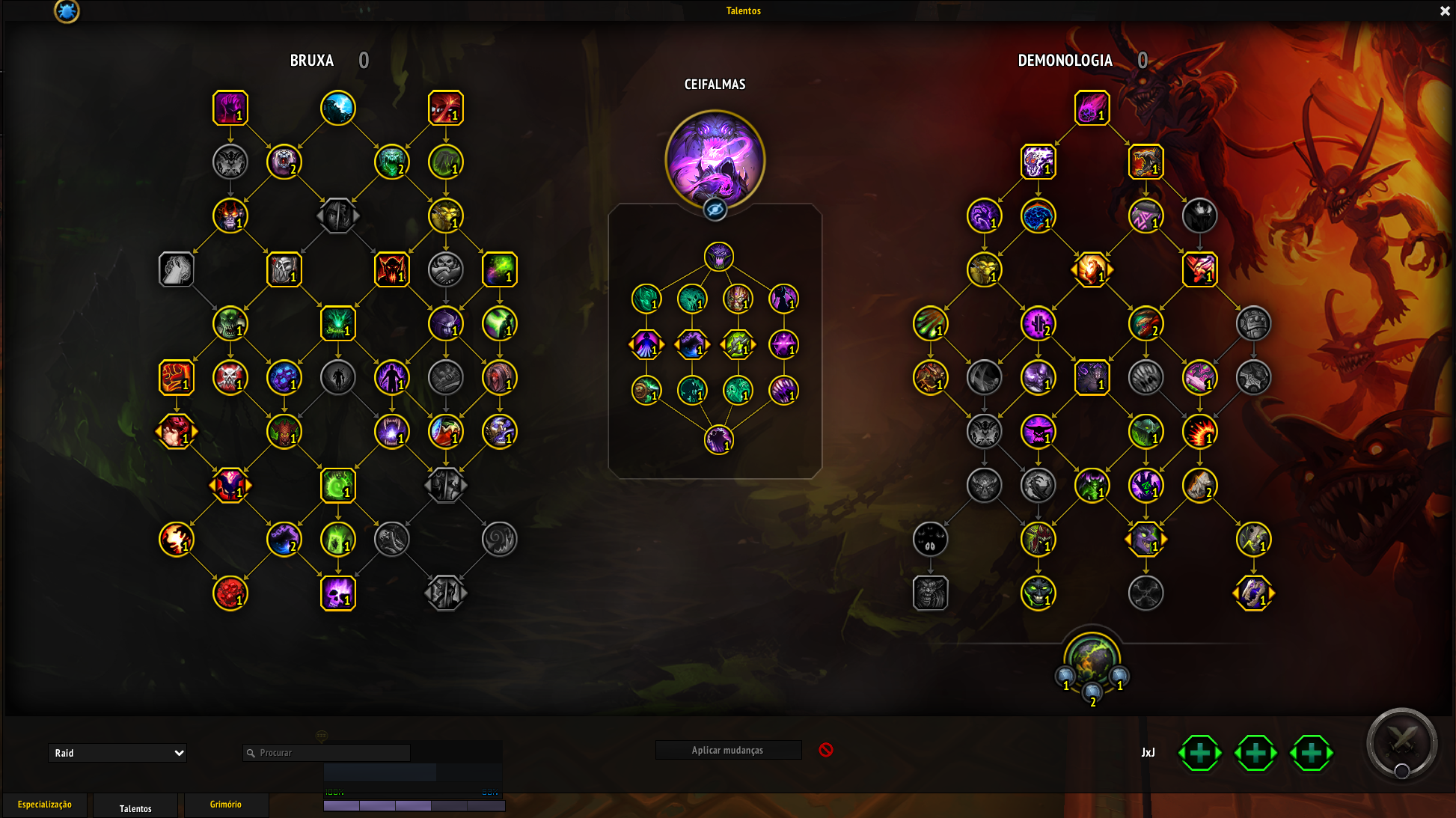
Task: Choose the red skull talent at Bruxa tree bottom
Action: pos(230,593)
